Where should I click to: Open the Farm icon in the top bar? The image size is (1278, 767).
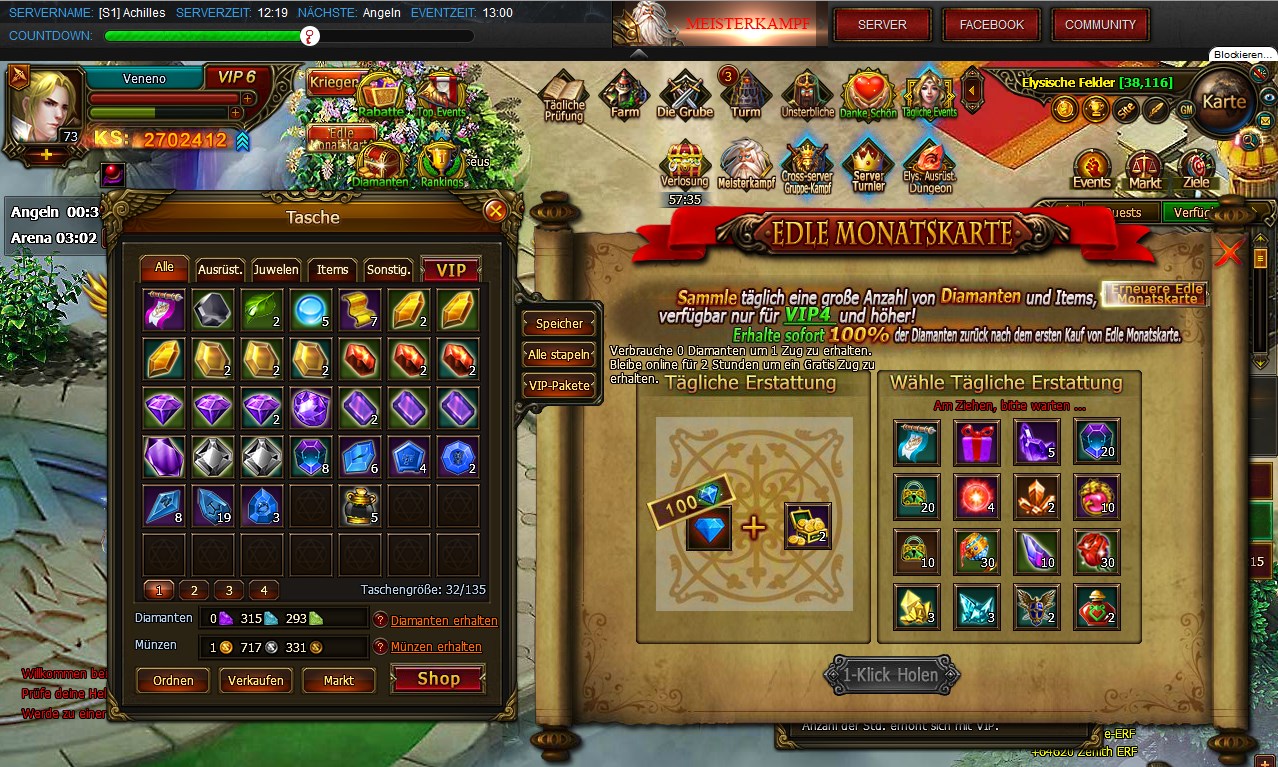pos(625,96)
